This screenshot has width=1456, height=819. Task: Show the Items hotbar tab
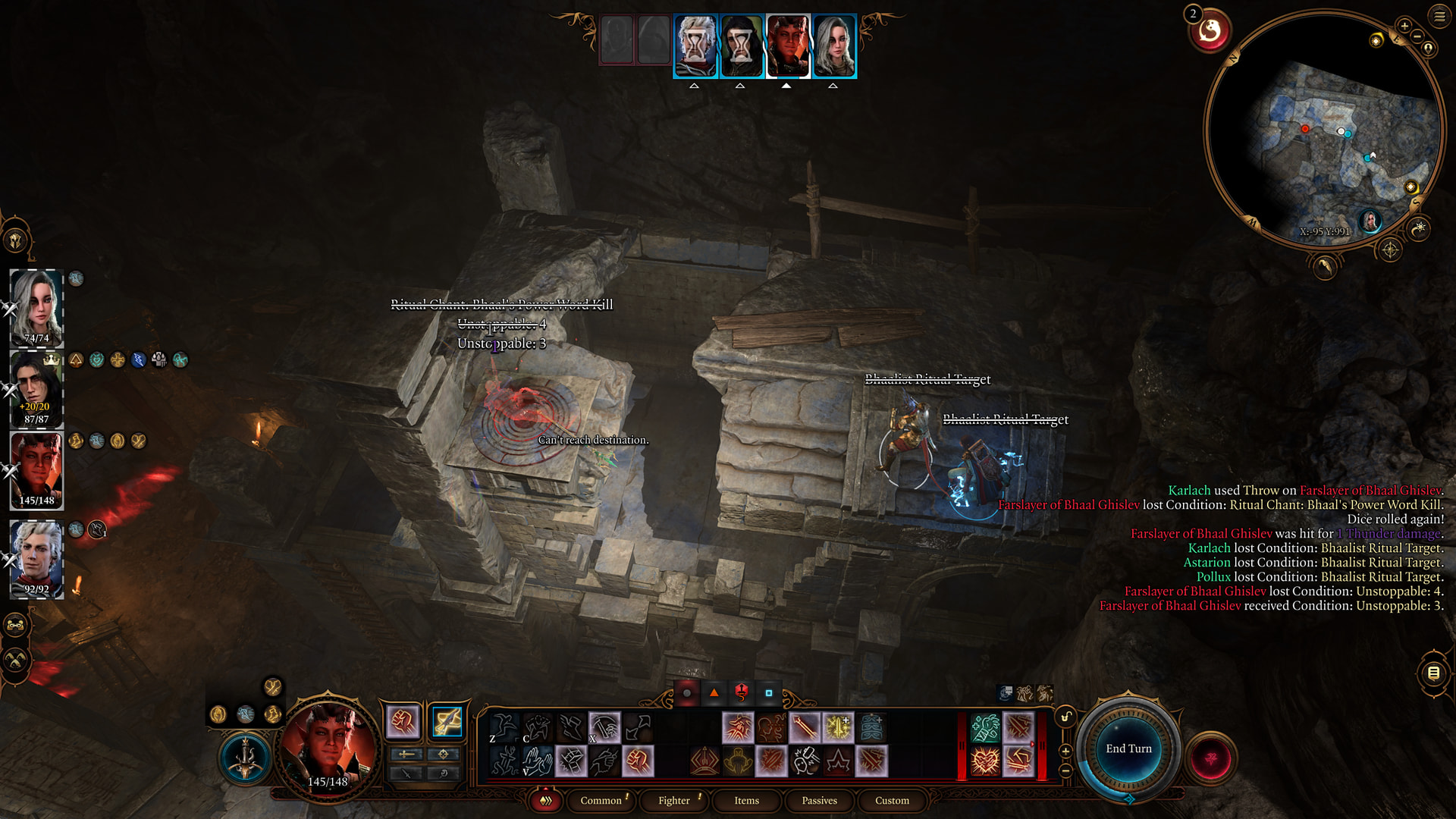coord(746,800)
